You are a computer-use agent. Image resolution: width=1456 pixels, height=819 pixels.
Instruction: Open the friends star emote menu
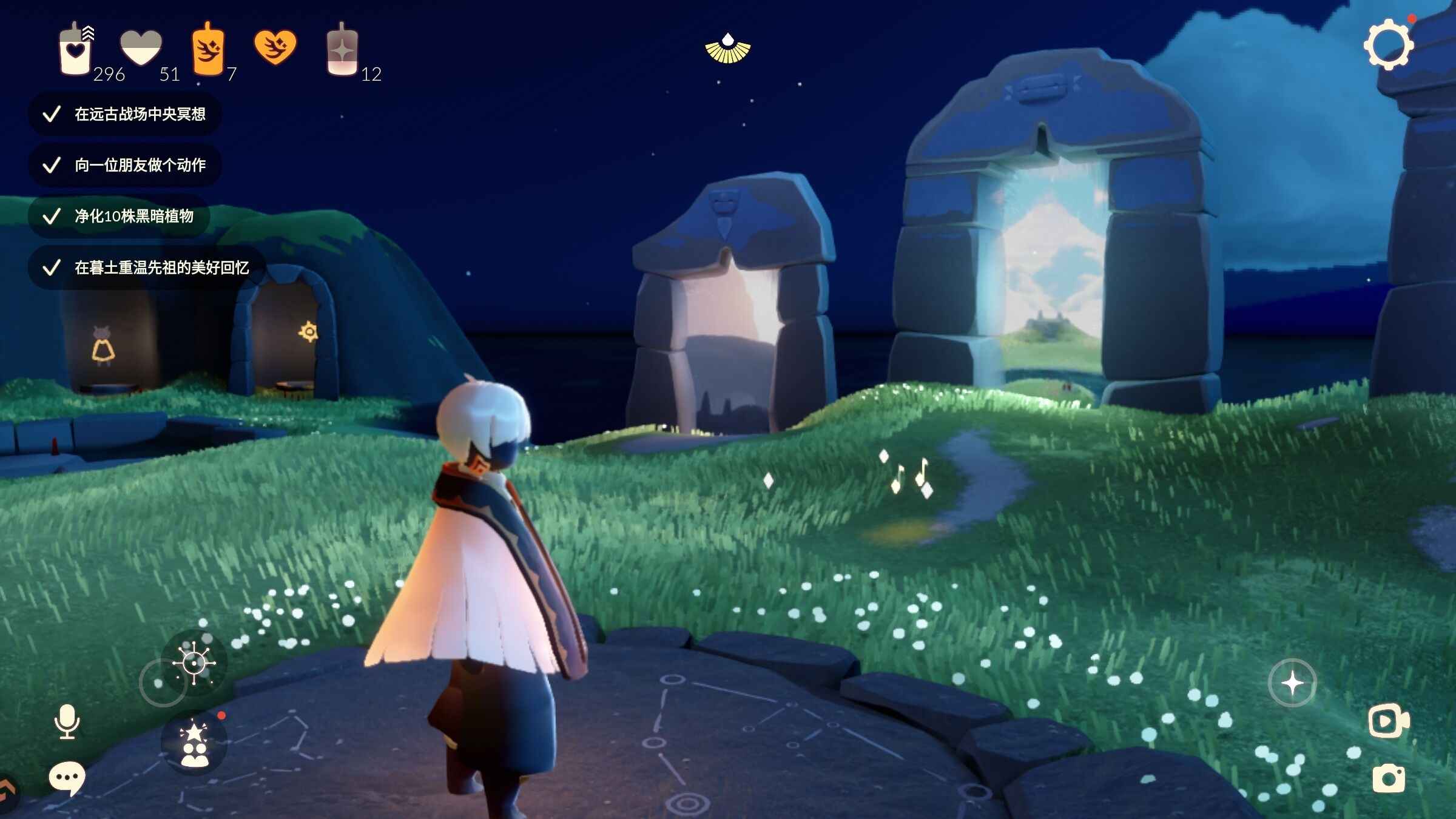tap(194, 744)
